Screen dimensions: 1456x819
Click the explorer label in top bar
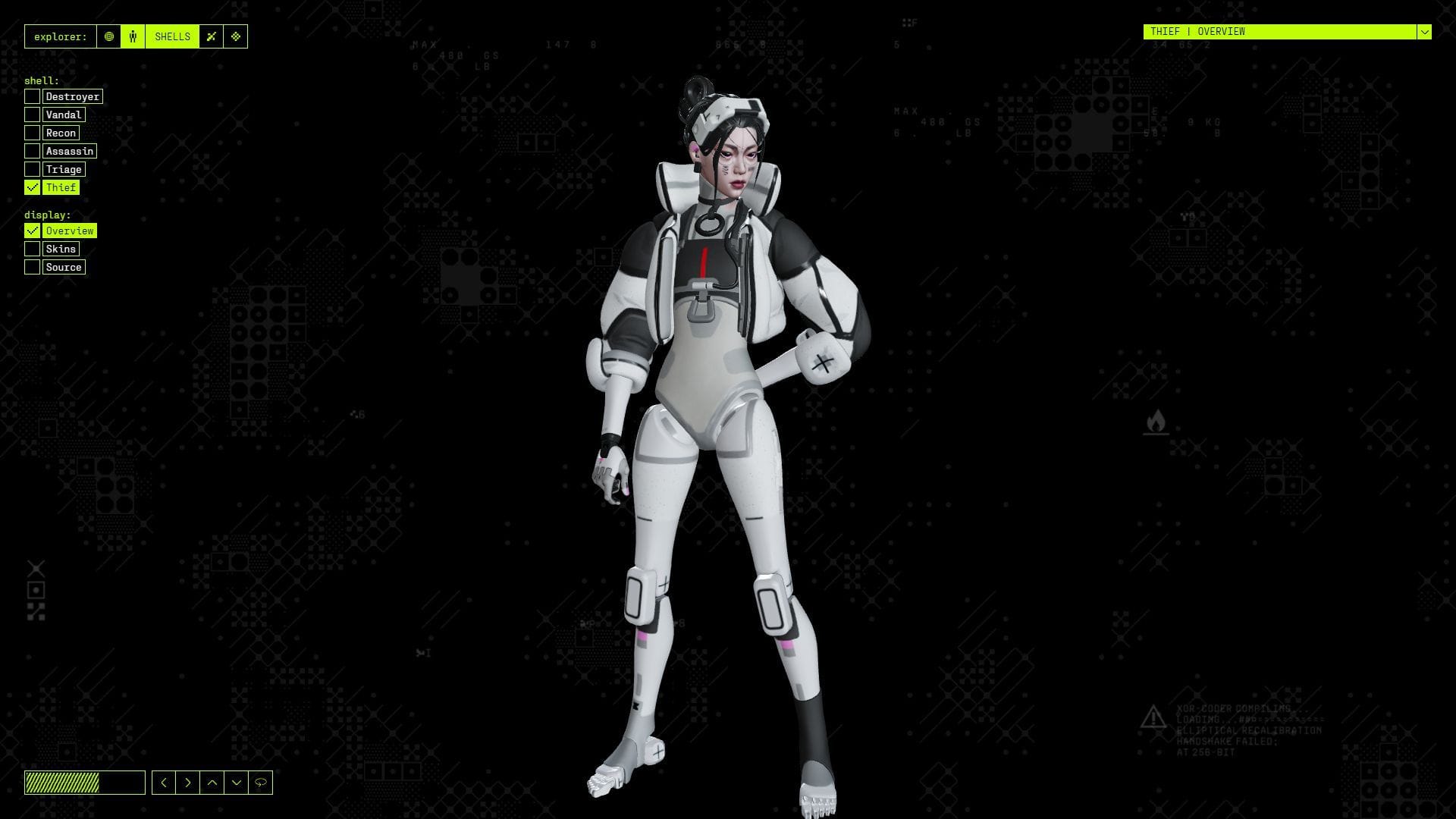(61, 36)
